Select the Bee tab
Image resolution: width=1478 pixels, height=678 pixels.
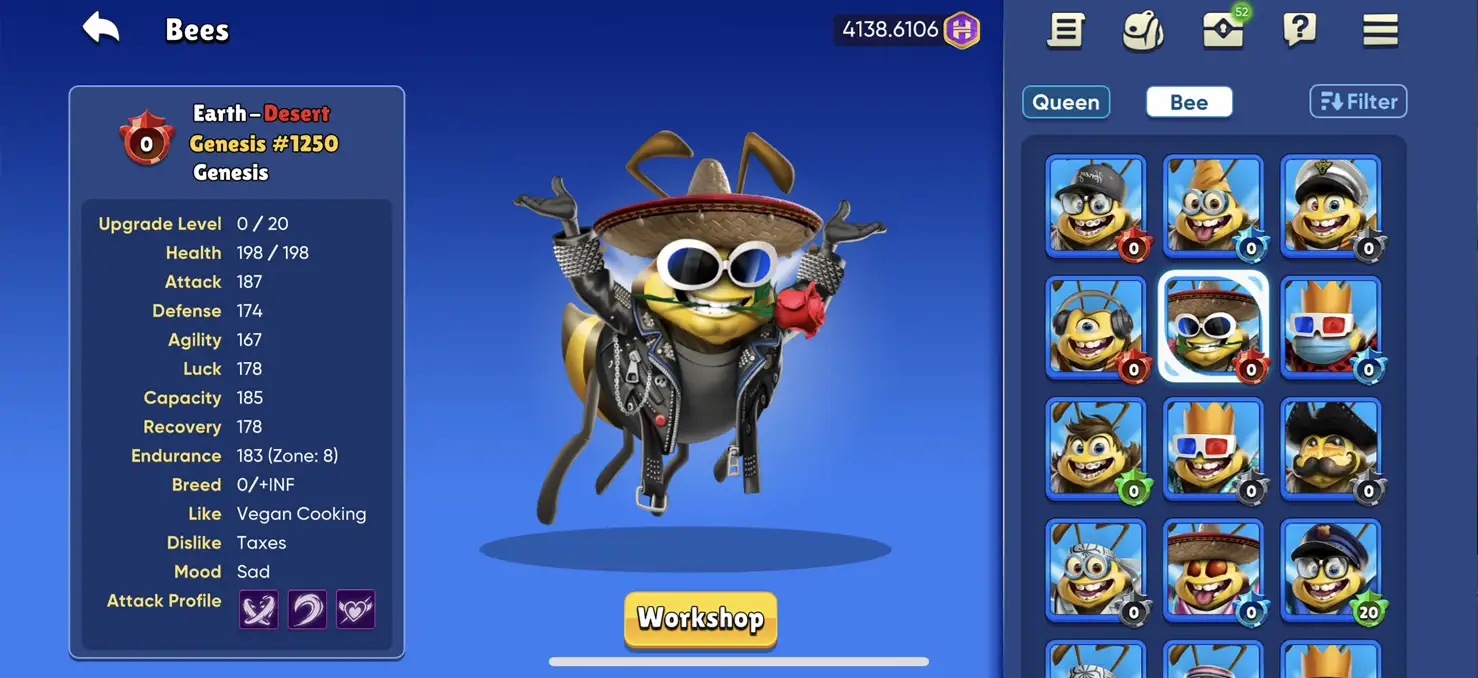[x=1189, y=102]
